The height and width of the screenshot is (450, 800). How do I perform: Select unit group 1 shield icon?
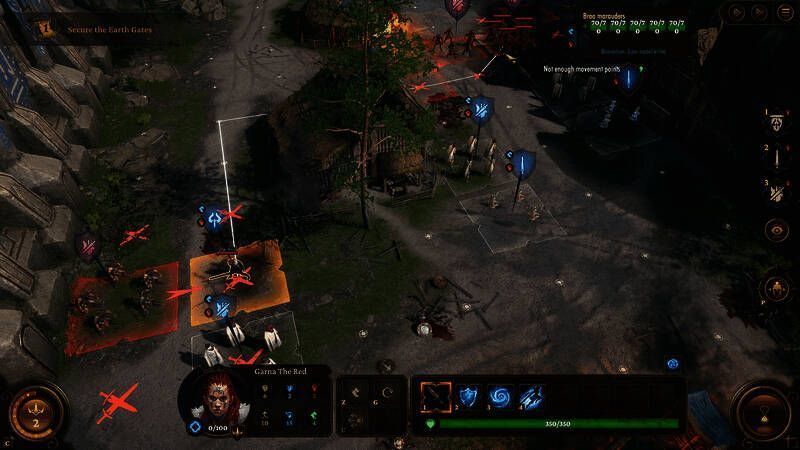pos(777,123)
